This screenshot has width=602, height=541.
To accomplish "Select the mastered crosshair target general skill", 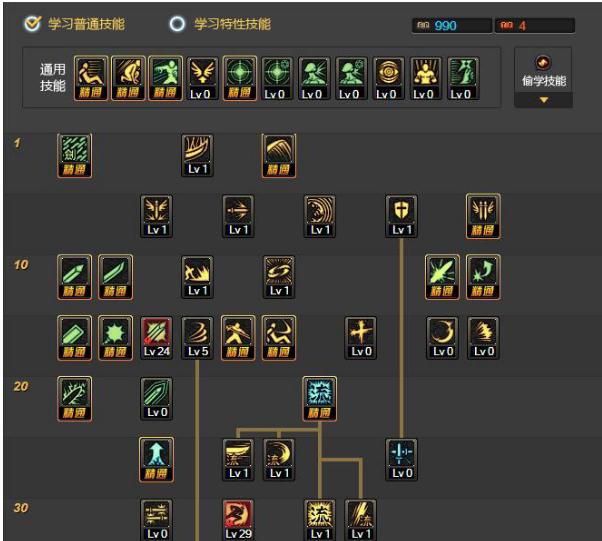I will [237, 73].
